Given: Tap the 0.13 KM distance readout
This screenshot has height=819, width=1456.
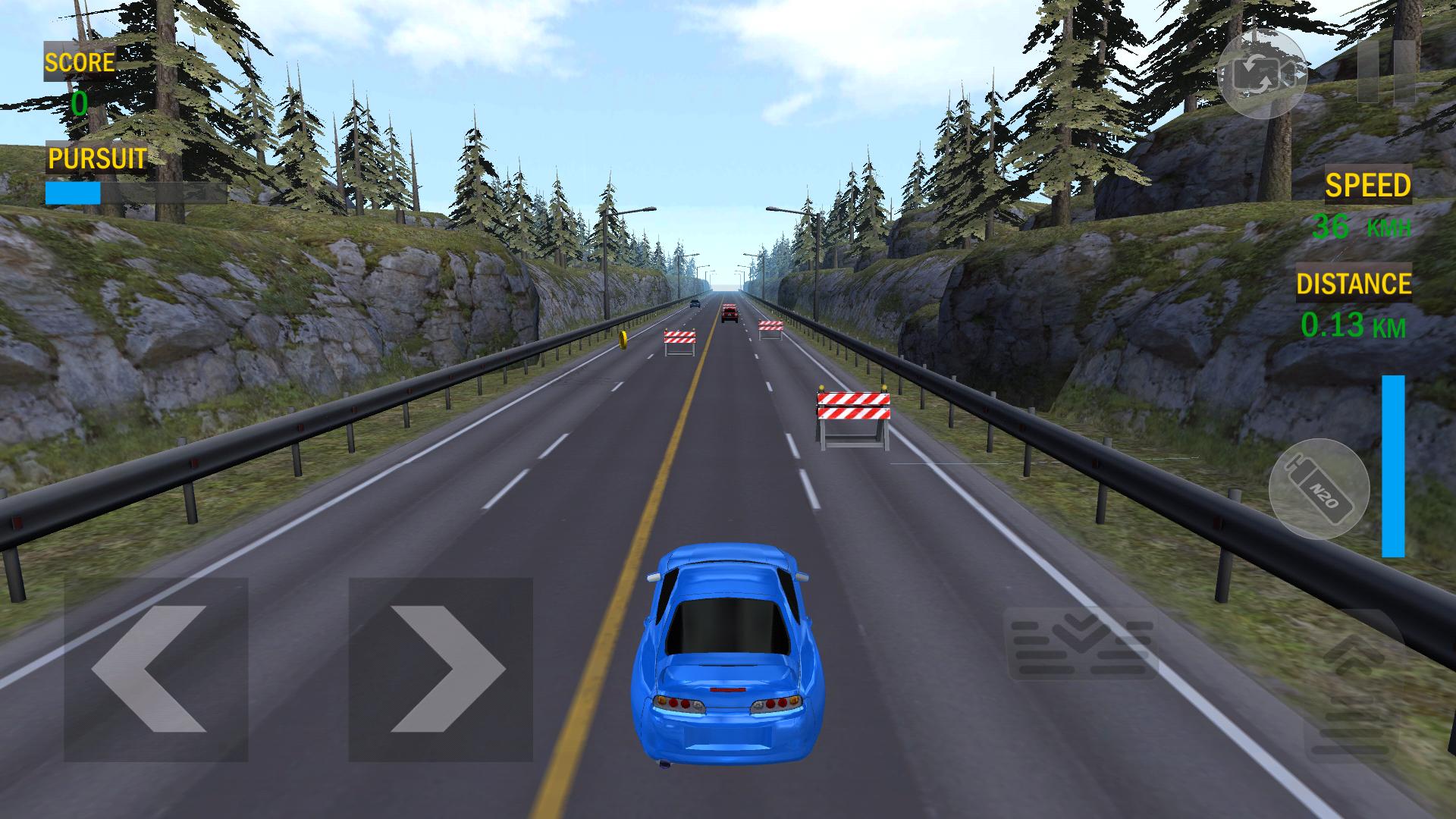Looking at the screenshot, I should pos(1352,326).
